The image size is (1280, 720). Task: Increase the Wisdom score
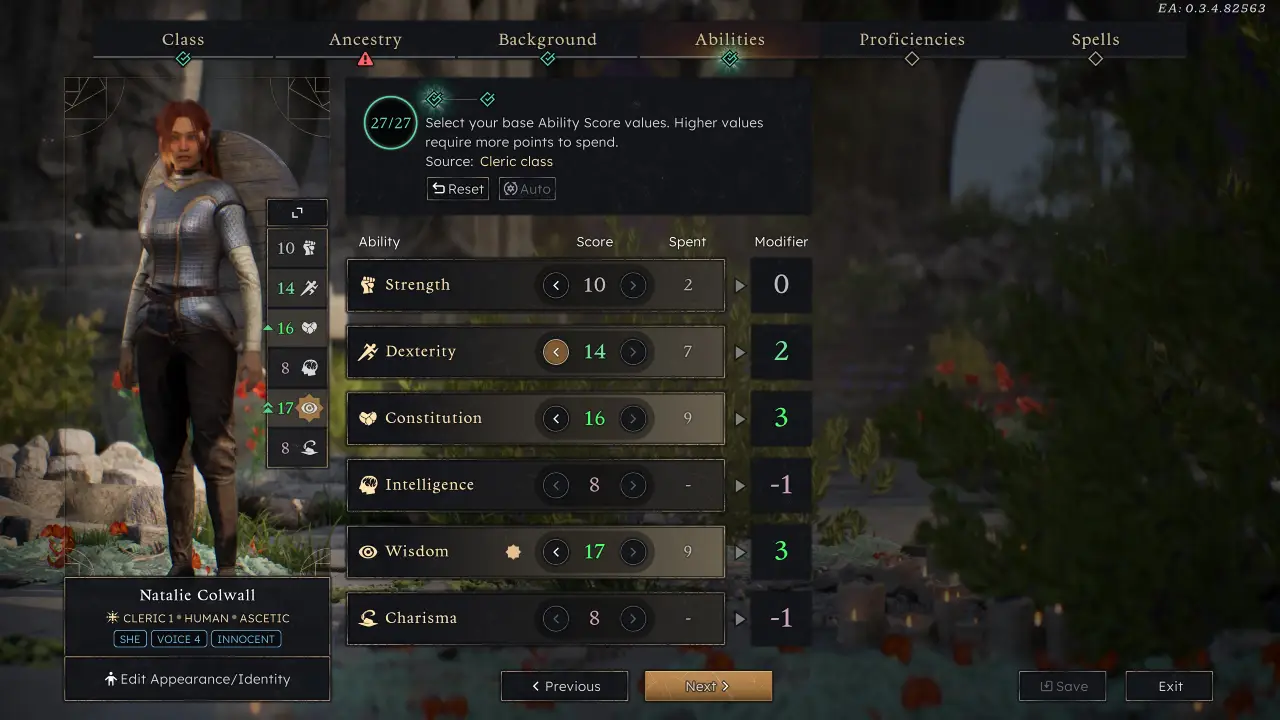click(634, 551)
